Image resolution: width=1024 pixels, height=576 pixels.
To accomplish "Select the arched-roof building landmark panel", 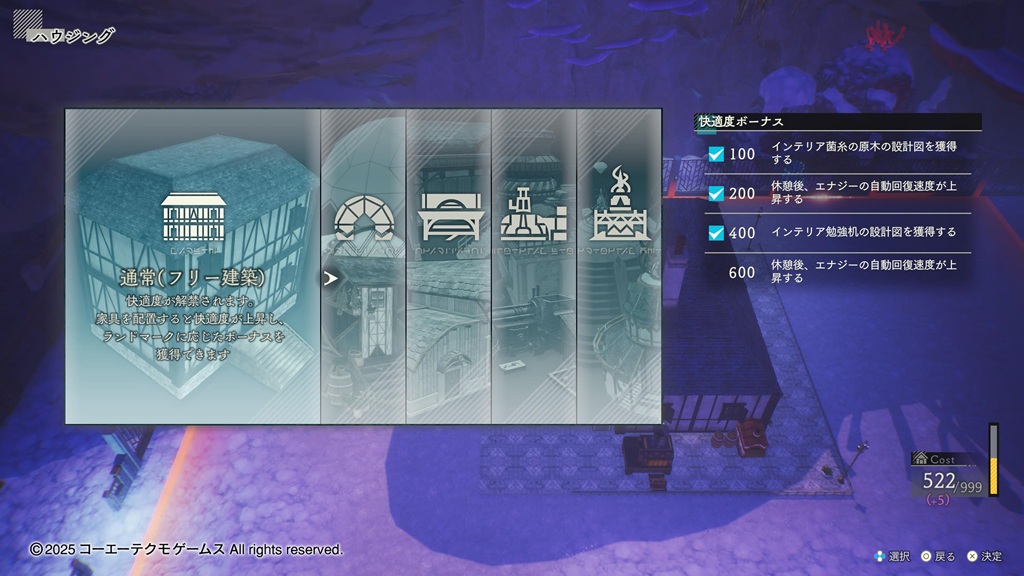I will (448, 266).
